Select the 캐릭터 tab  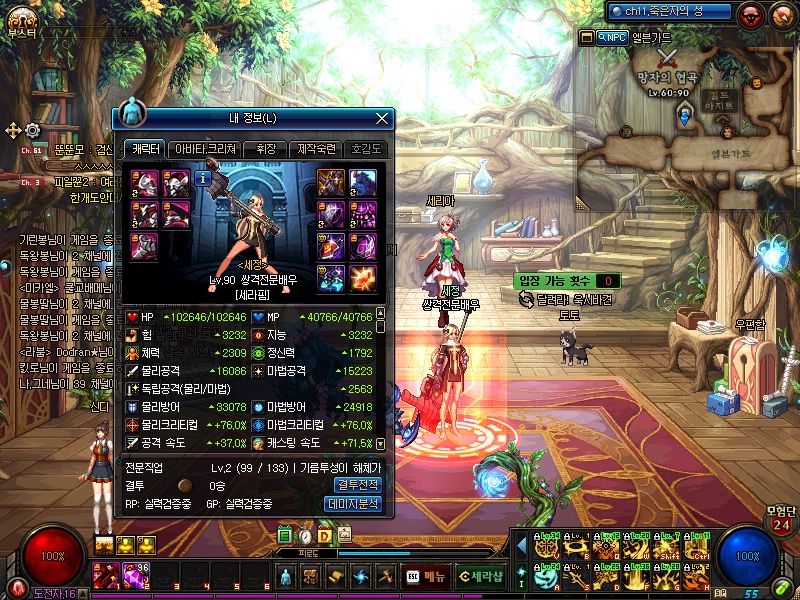point(143,149)
